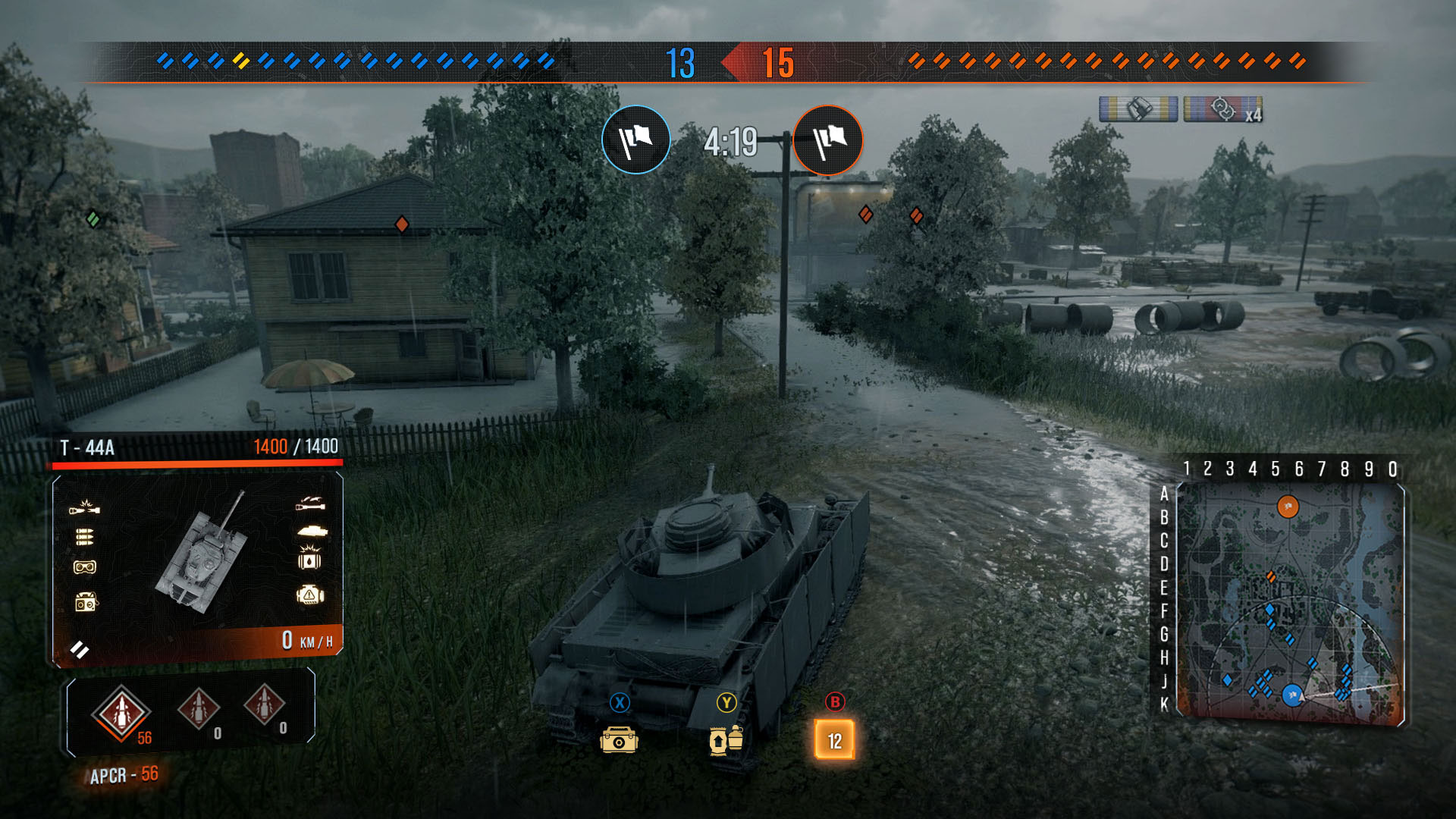This screenshot has height=819, width=1456.
Task: Click the orange enemy base marker on minimap
Action: point(1288,507)
